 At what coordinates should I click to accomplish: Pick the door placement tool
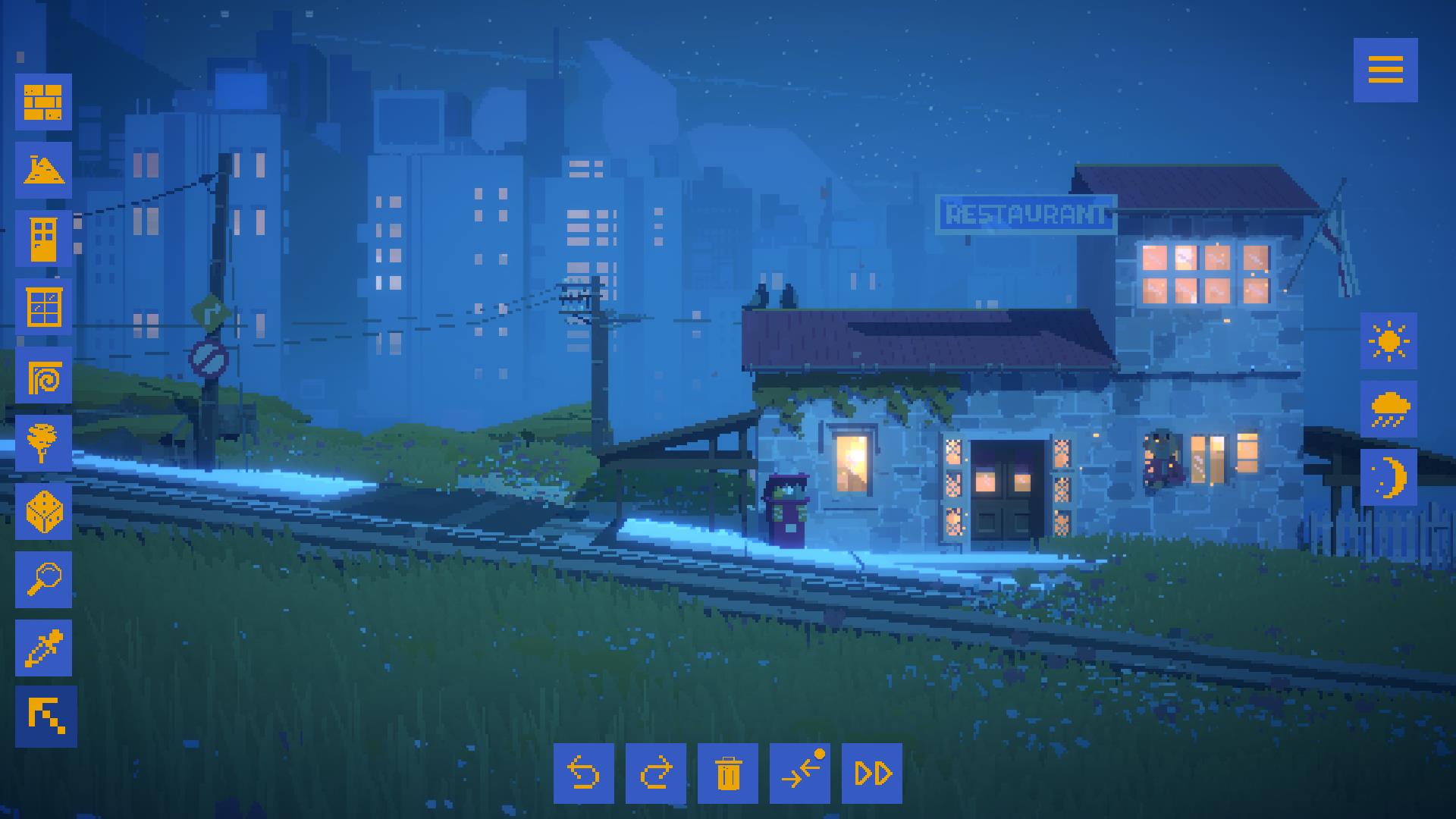pos(43,238)
